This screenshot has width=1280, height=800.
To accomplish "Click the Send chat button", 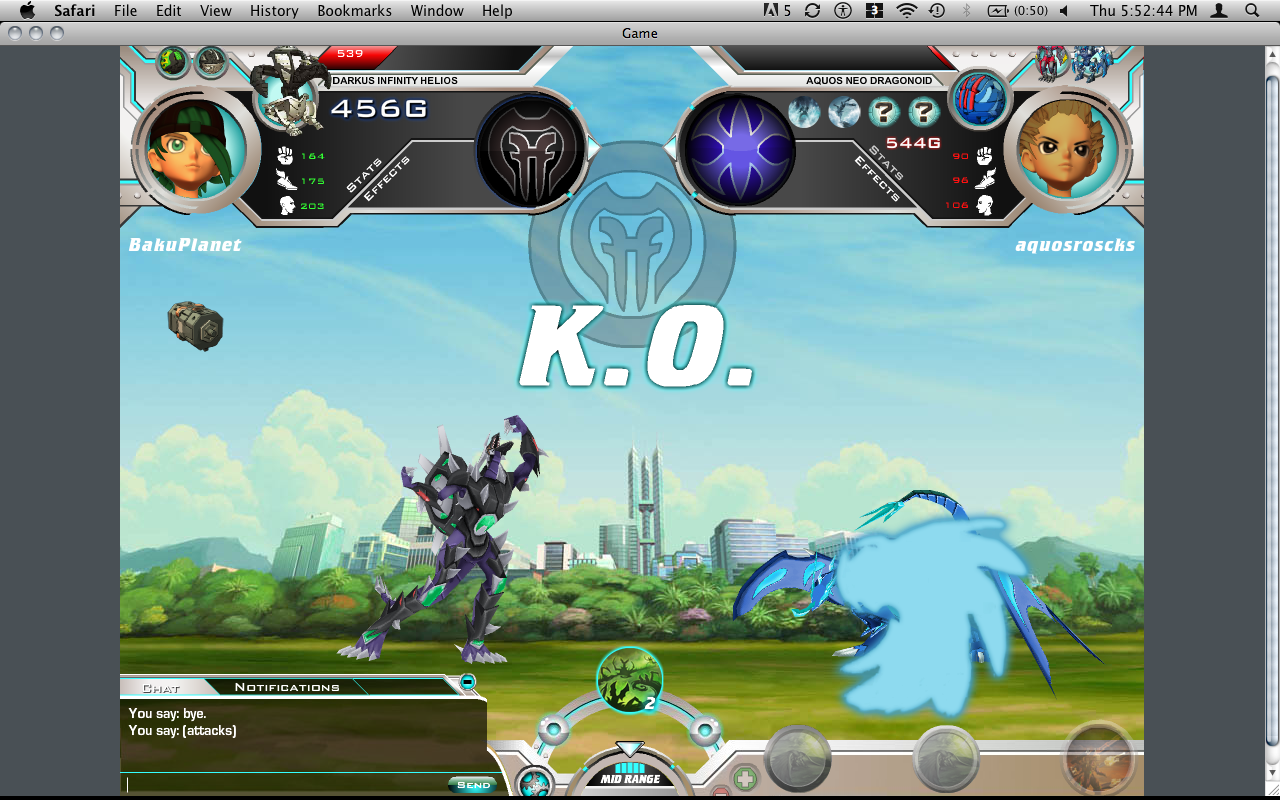I will [473, 785].
